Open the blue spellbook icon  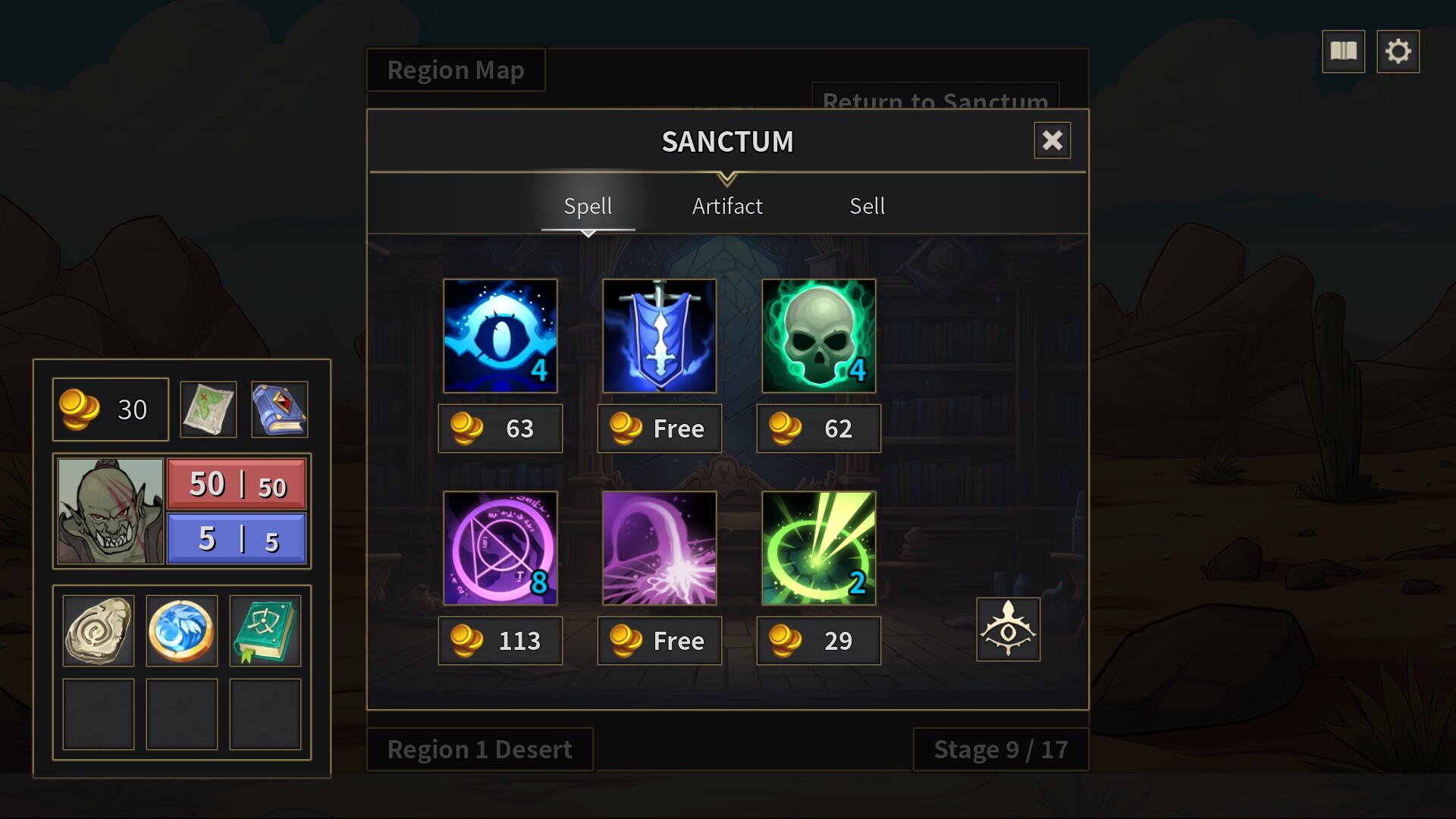(x=278, y=409)
